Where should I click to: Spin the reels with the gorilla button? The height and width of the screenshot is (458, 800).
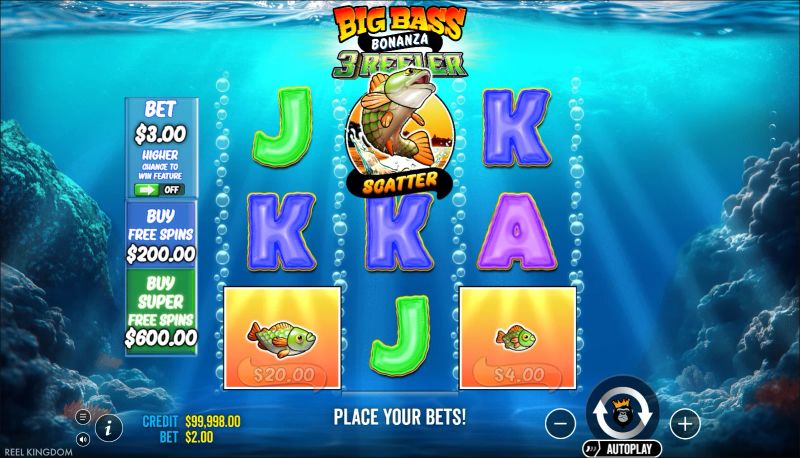pyautogui.click(x=622, y=411)
